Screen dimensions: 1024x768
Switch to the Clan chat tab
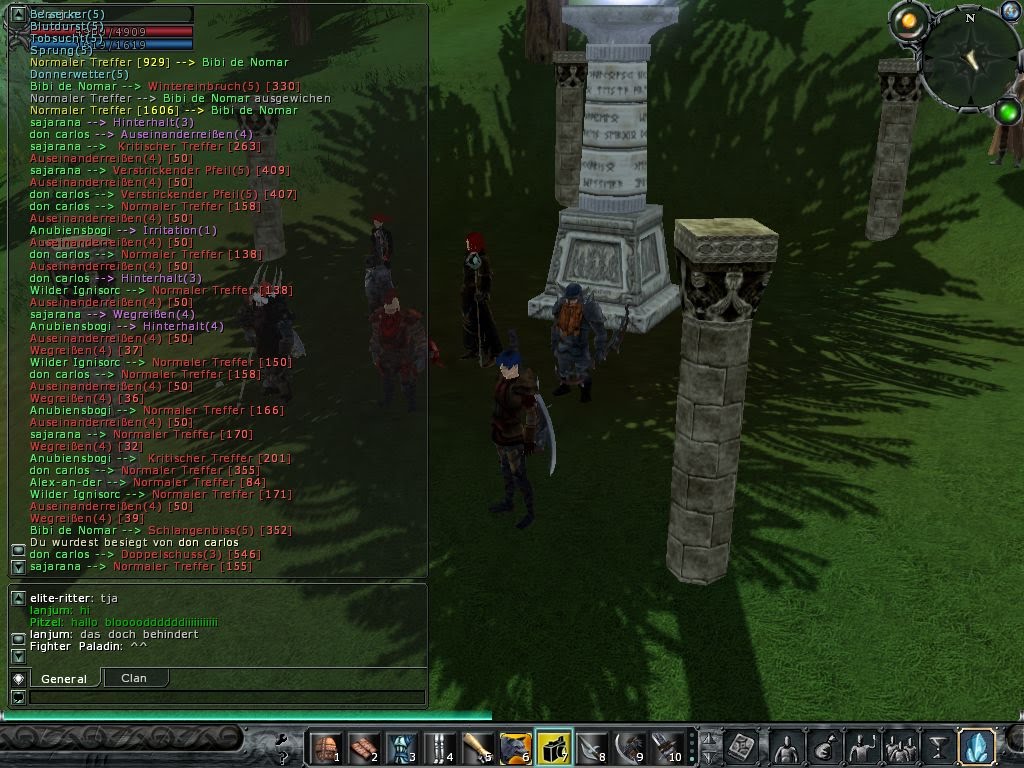tap(134, 678)
